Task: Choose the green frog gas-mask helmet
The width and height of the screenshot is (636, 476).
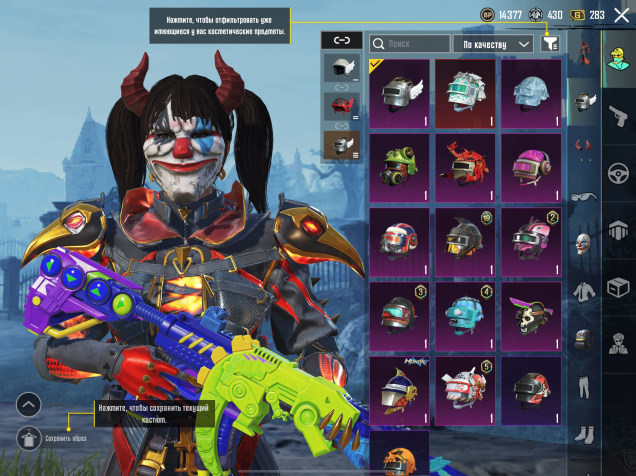Action: pos(400,166)
